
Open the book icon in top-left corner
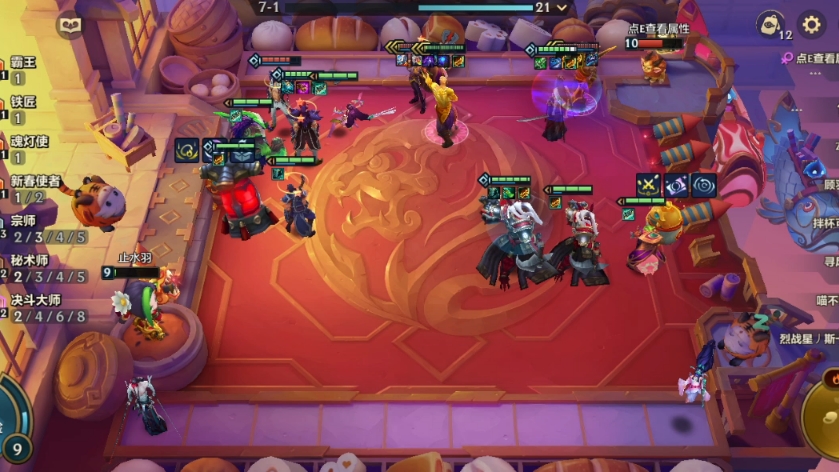point(69,26)
